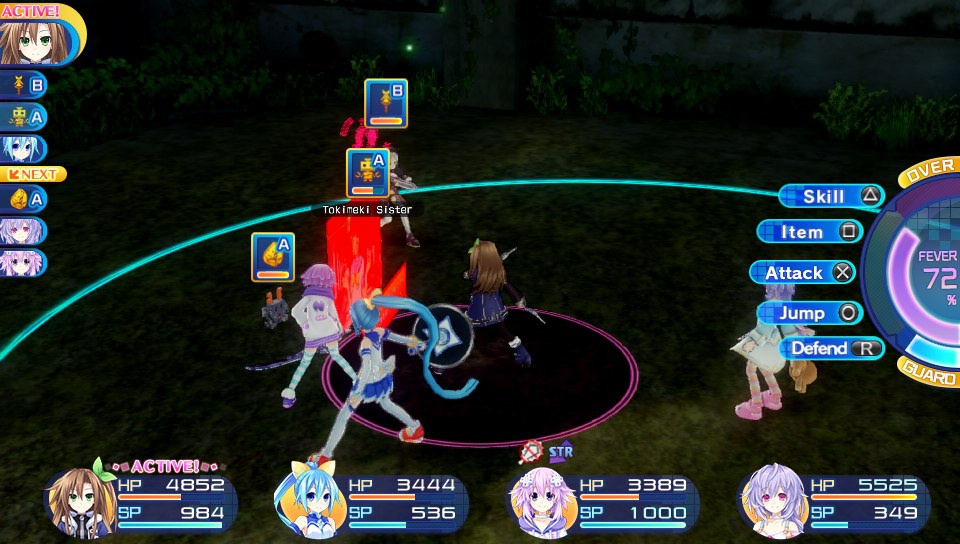Image resolution: width=960 pixels, height=544 pixels.
Task: Click the active character portrait in turn order
Action: pyautogui.click(x=32, y=40)
